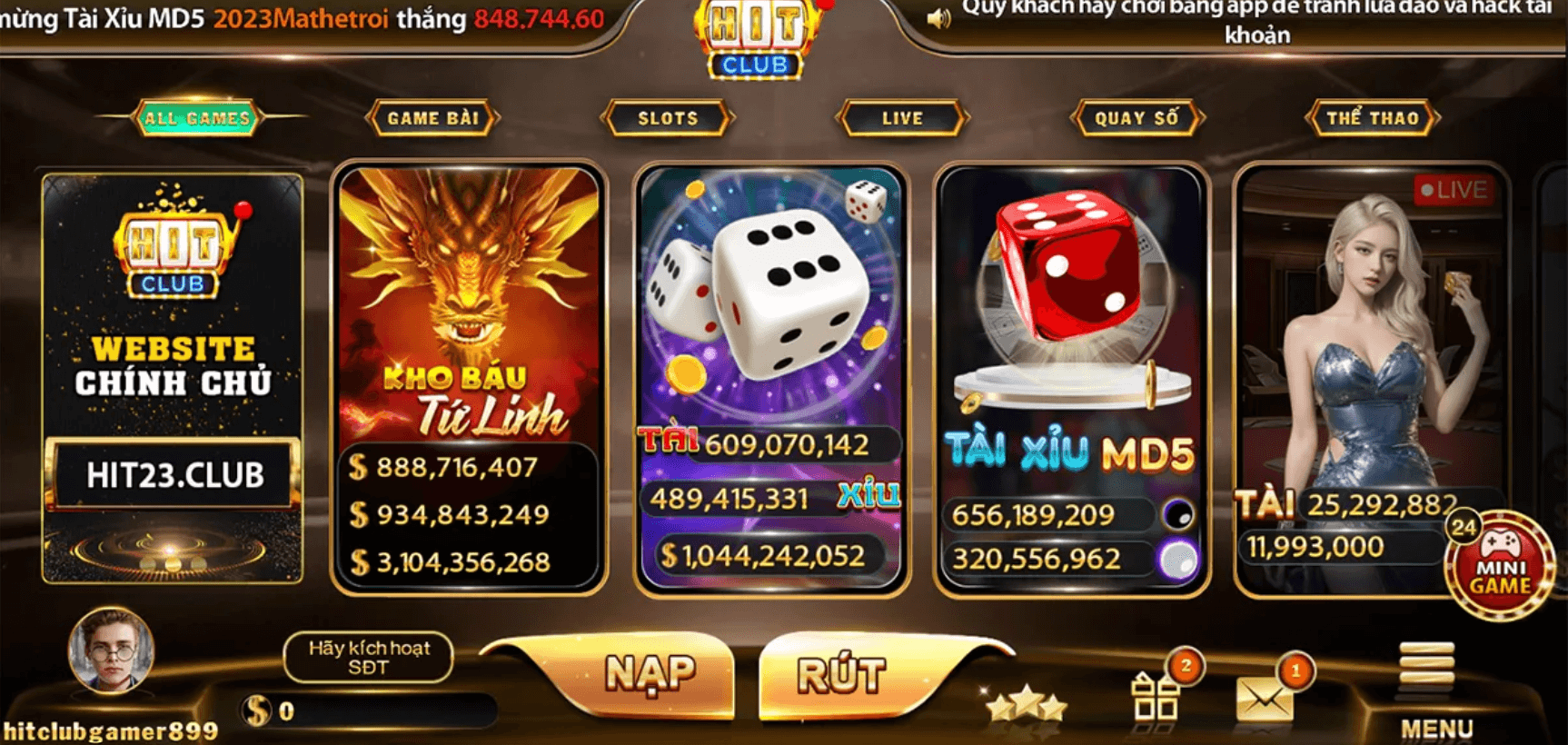Click the dollar coin icon beside the balance
1568x745 pixels.
[x=257, y=708]
